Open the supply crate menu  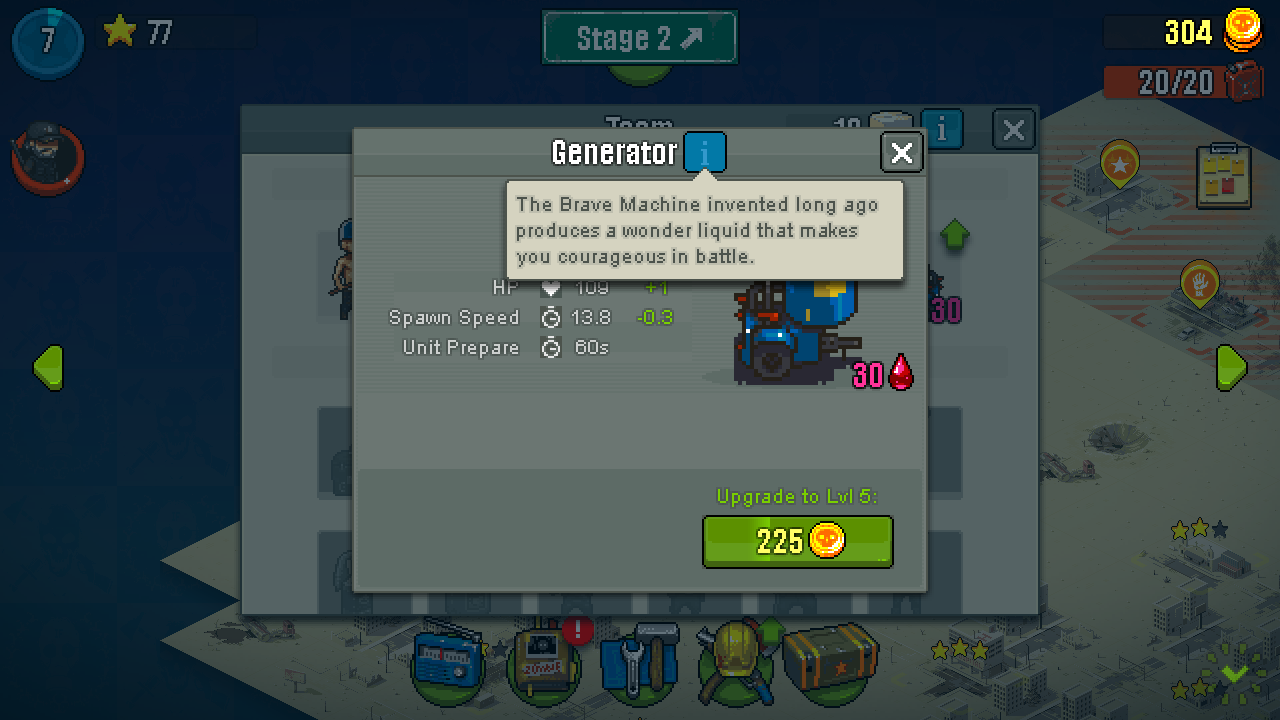(829, 660)
